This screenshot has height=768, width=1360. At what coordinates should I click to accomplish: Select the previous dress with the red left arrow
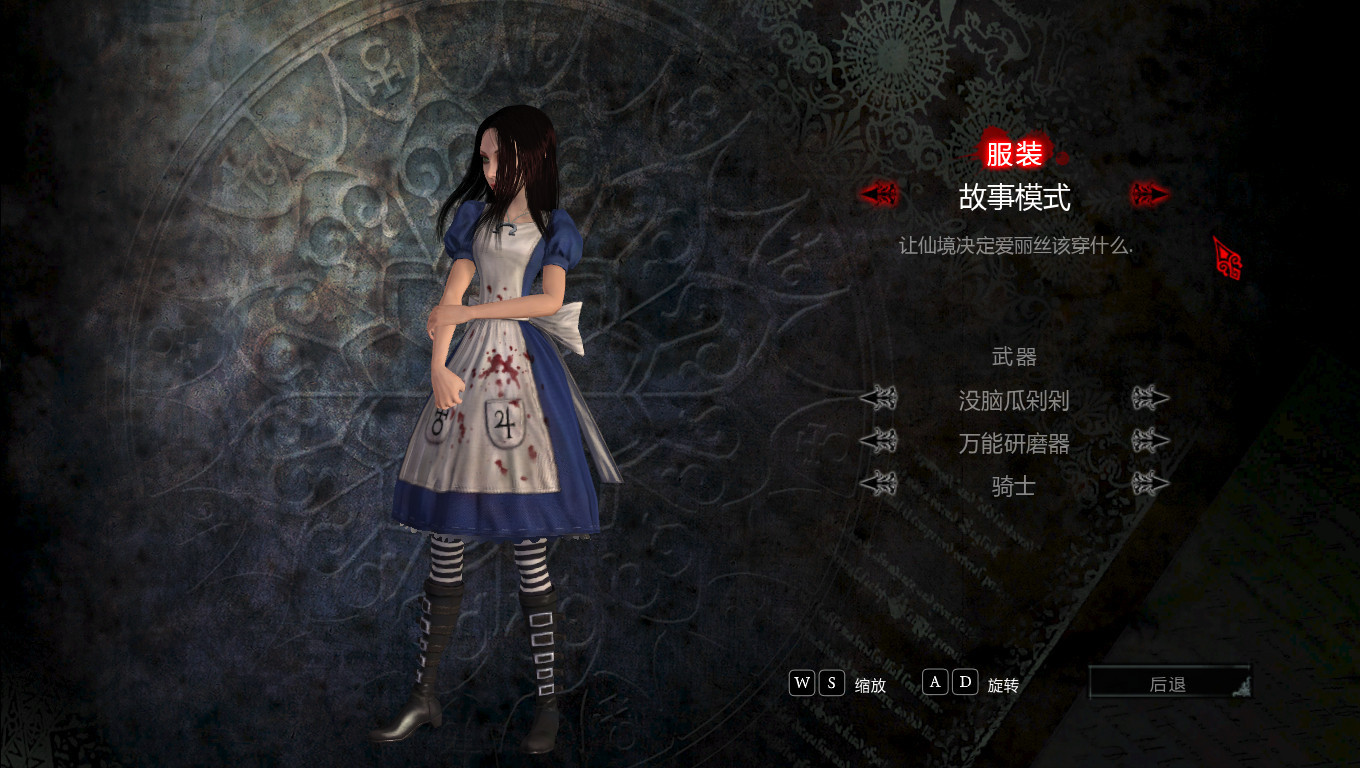879,194
